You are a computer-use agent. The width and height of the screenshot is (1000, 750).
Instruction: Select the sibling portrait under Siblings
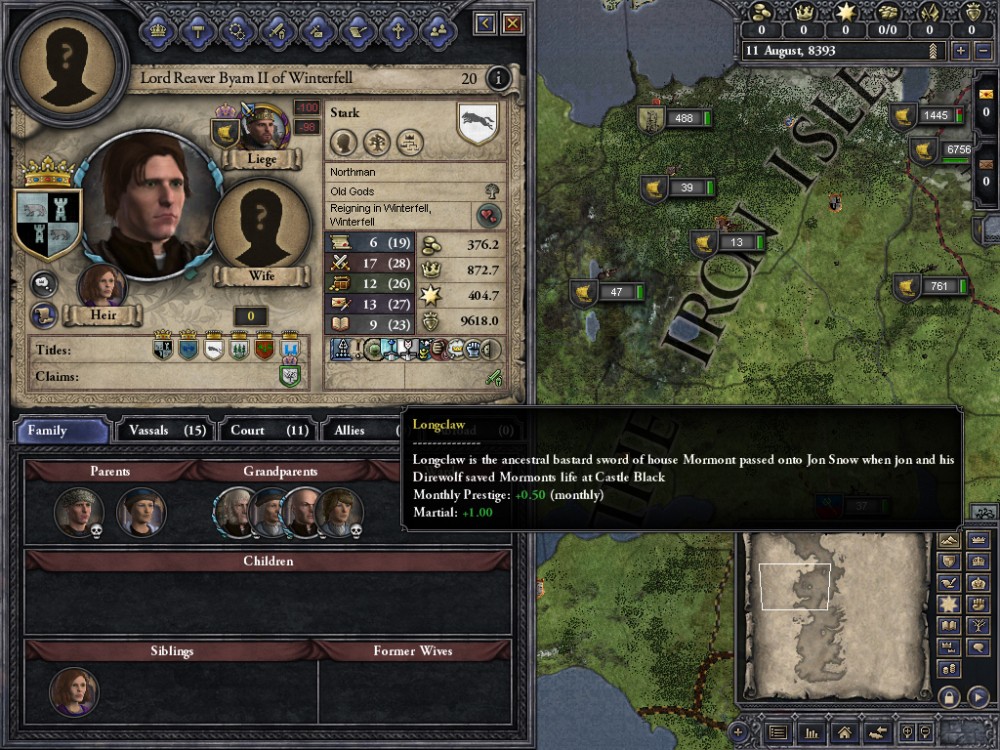coord(75,692)
